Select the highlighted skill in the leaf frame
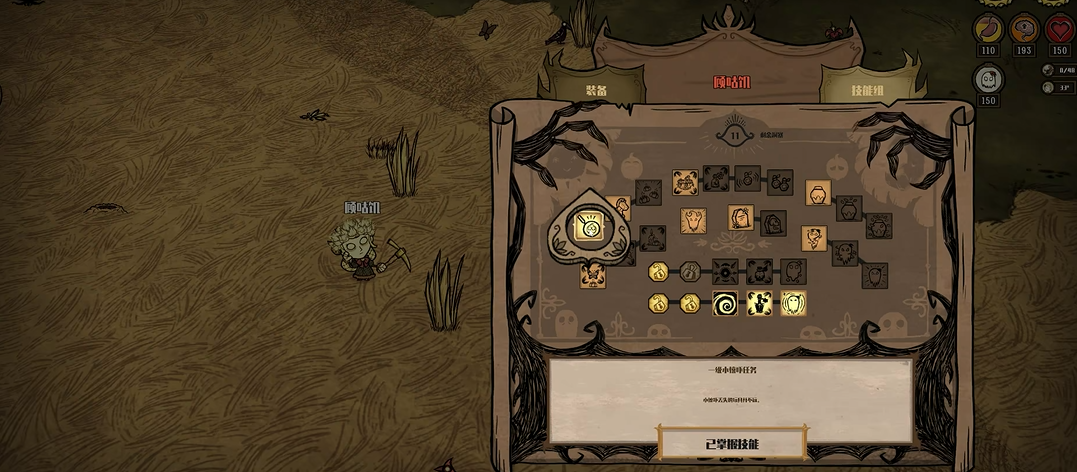 [589, 229]
